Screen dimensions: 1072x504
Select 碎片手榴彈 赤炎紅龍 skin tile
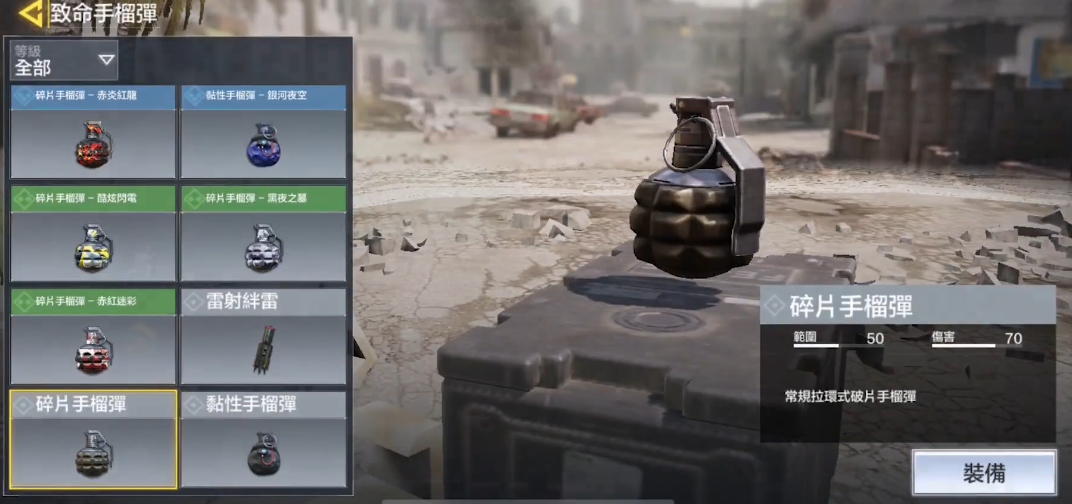click(x=93, y=132)
